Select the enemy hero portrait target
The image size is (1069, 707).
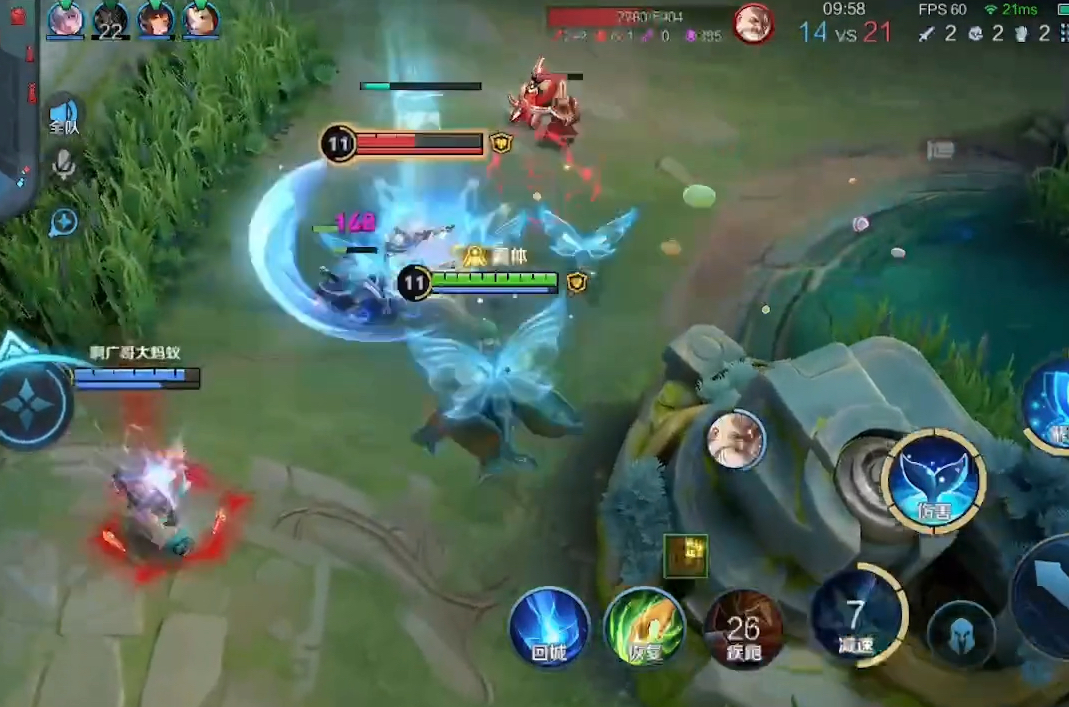[x=737, y=440]
